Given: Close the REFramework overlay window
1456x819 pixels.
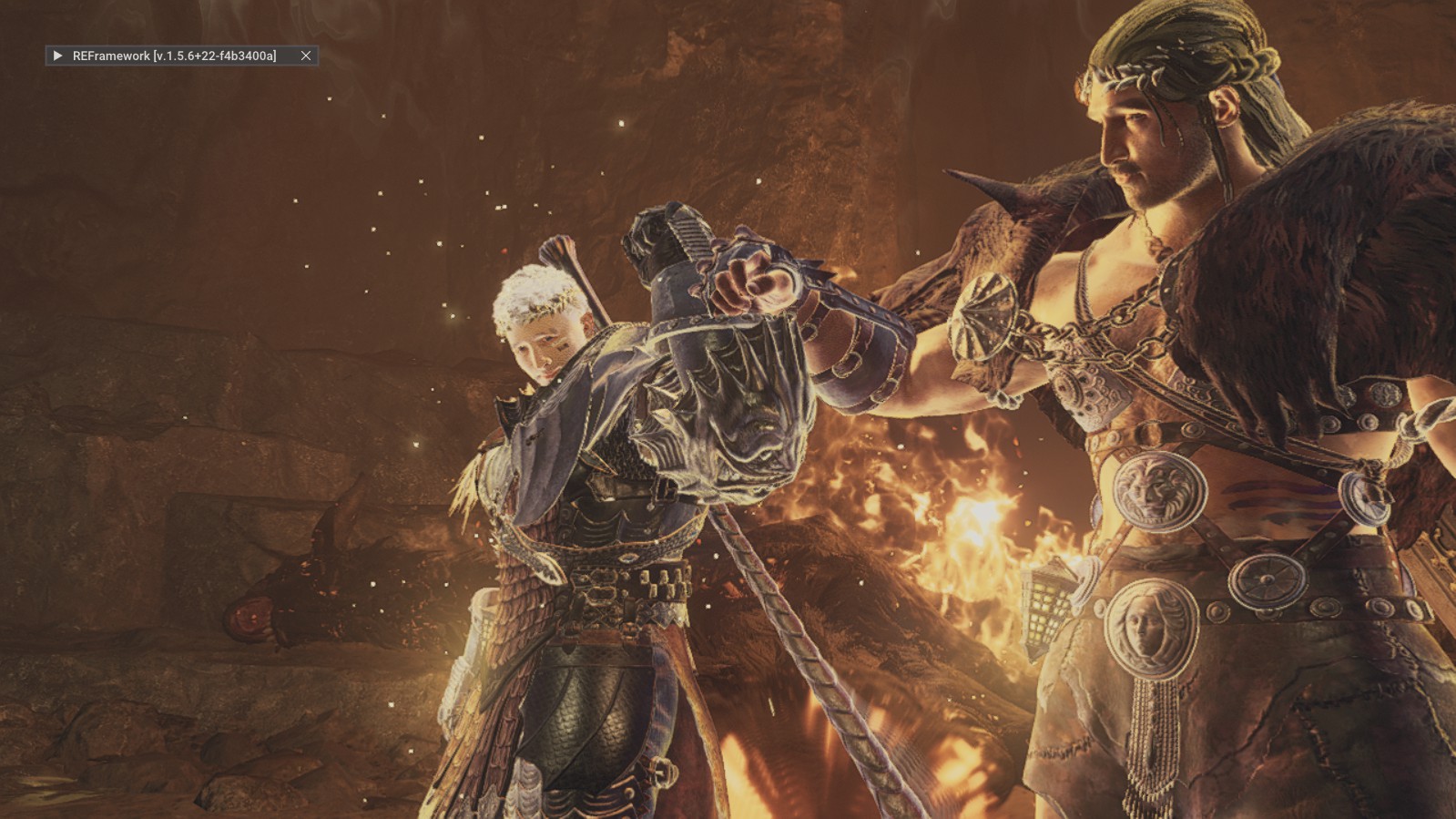Looking at the screenshot, I should (x=306, y=56).
